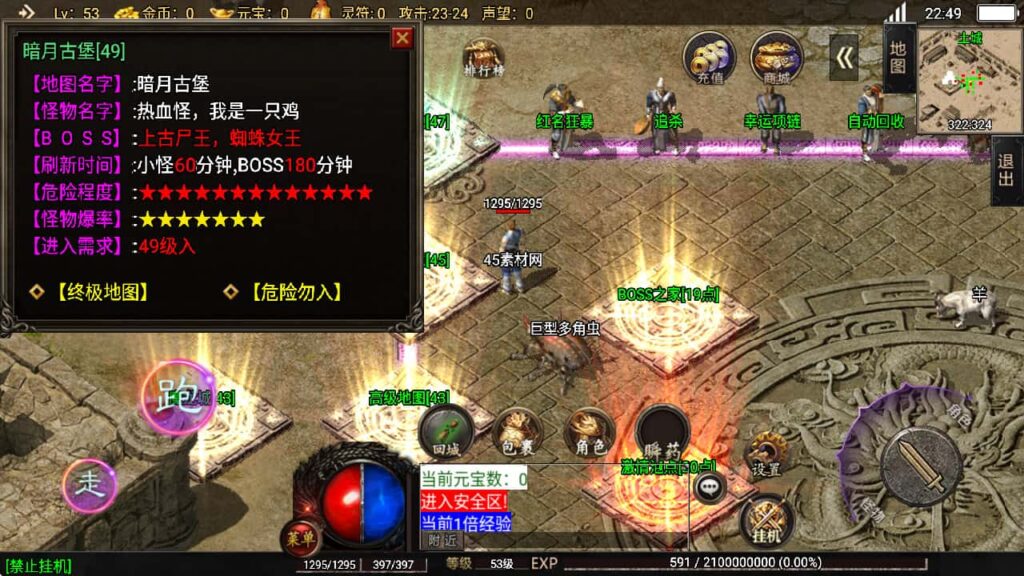Open the chat speech bubble icon
Screen dimensions: 1024x576
tap(710, 487)
